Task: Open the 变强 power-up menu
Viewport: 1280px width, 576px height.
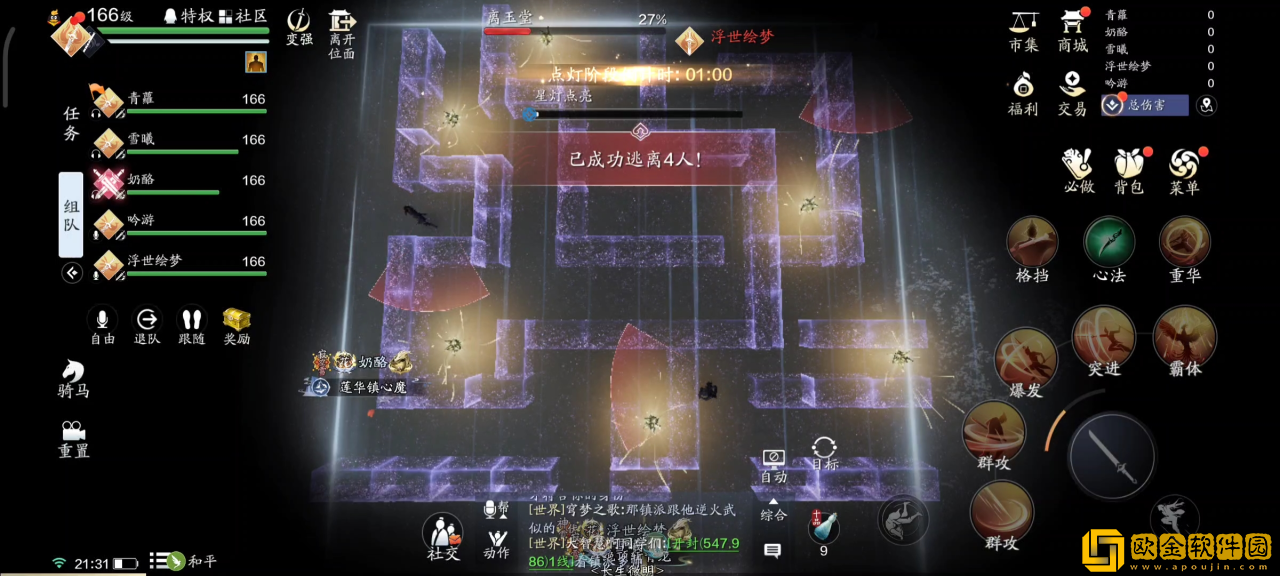Action: click(x=299, y=28)
